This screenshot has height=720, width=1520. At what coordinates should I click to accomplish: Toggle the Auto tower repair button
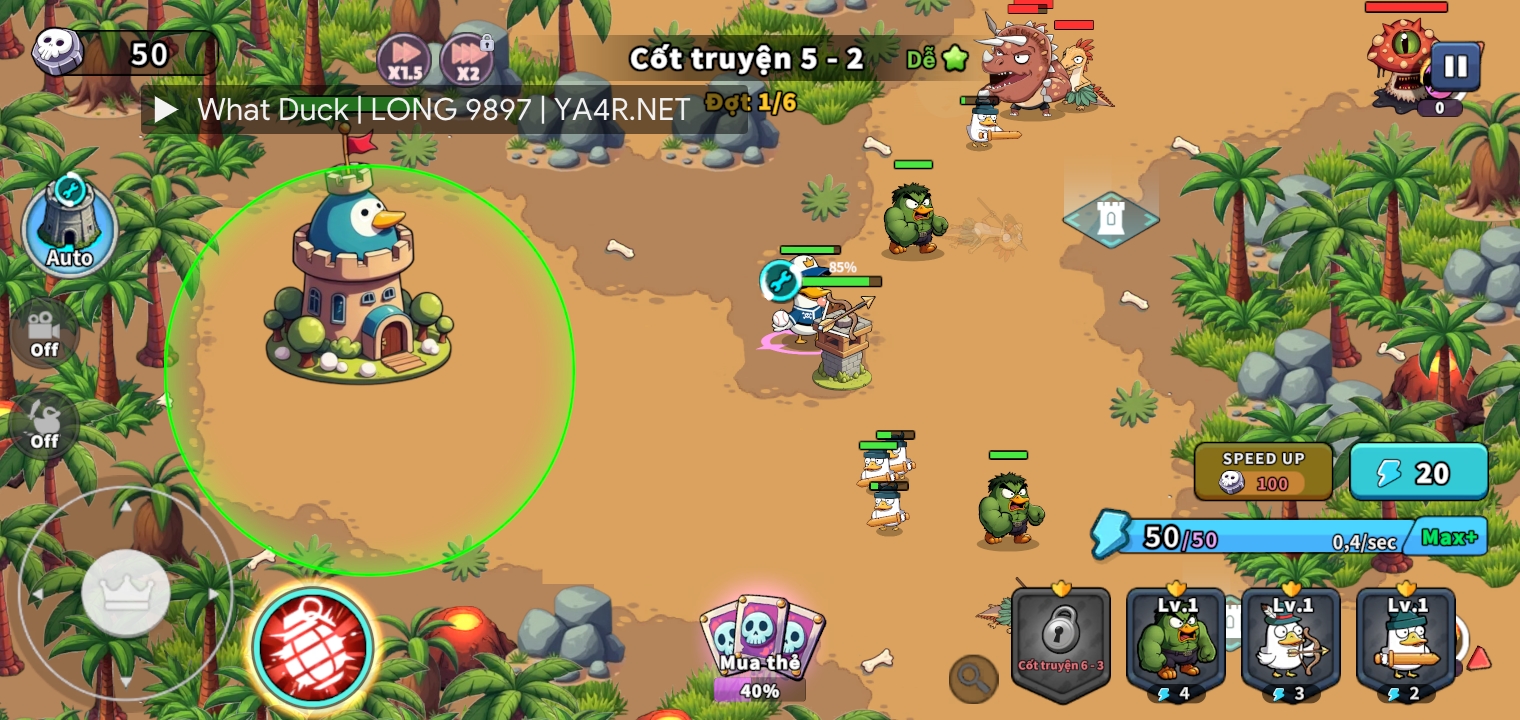click(x=69, y=228)
